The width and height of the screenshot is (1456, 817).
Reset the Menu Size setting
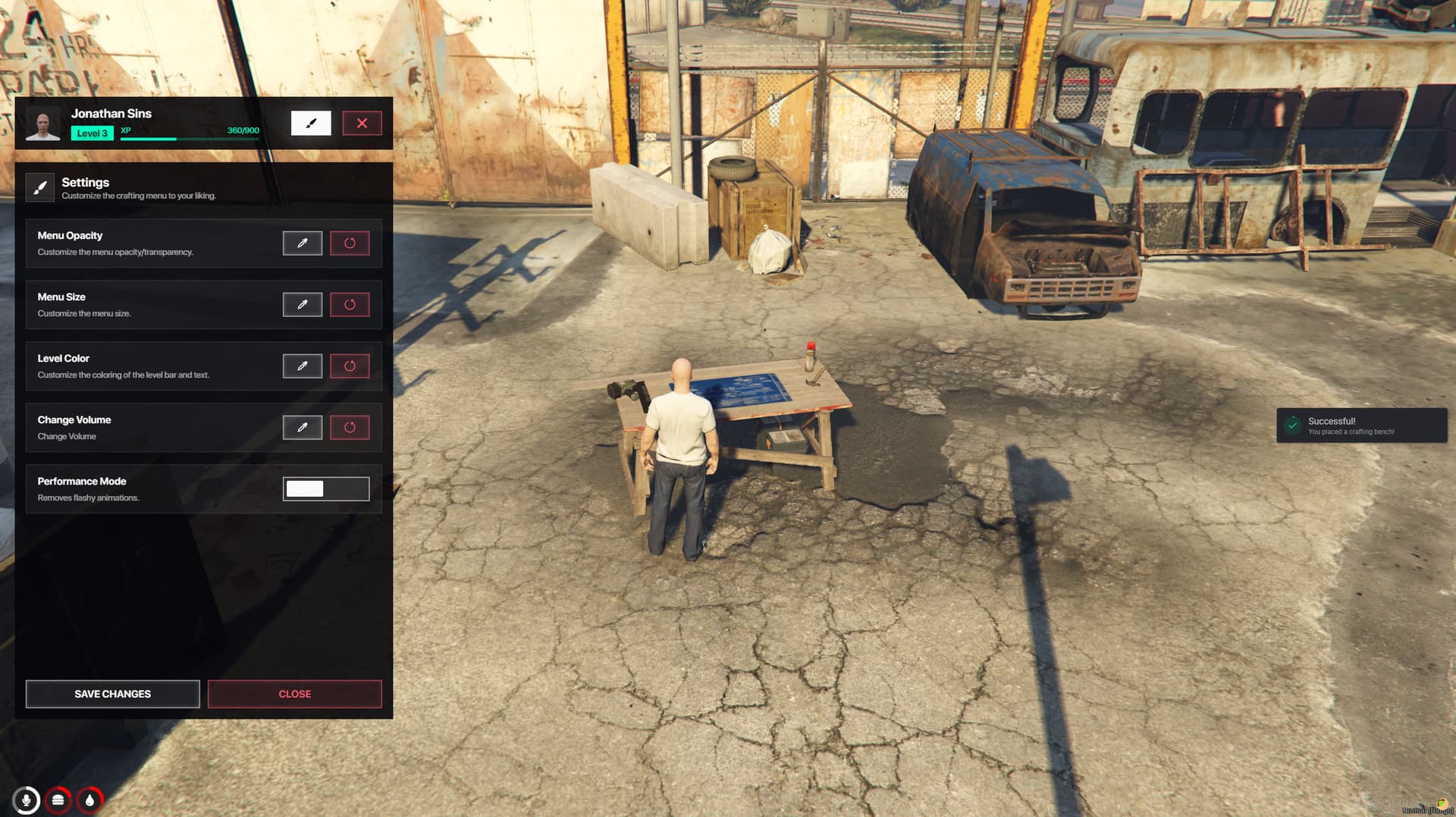point(350,305)
